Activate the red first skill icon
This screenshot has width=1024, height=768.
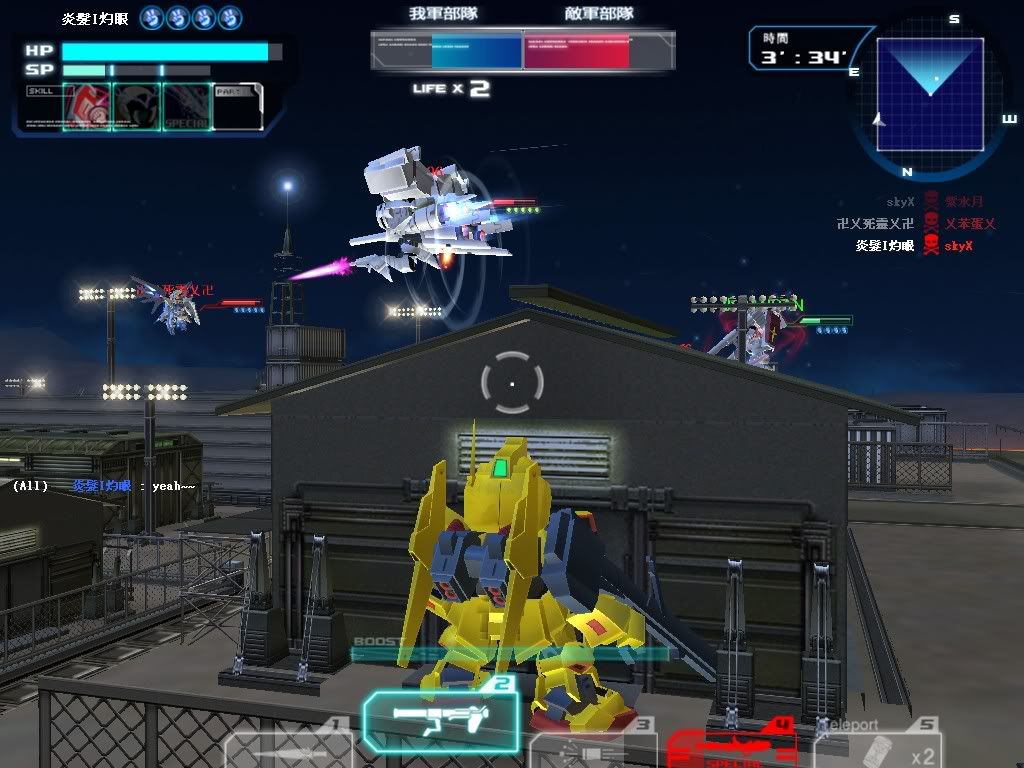(87, 107)
